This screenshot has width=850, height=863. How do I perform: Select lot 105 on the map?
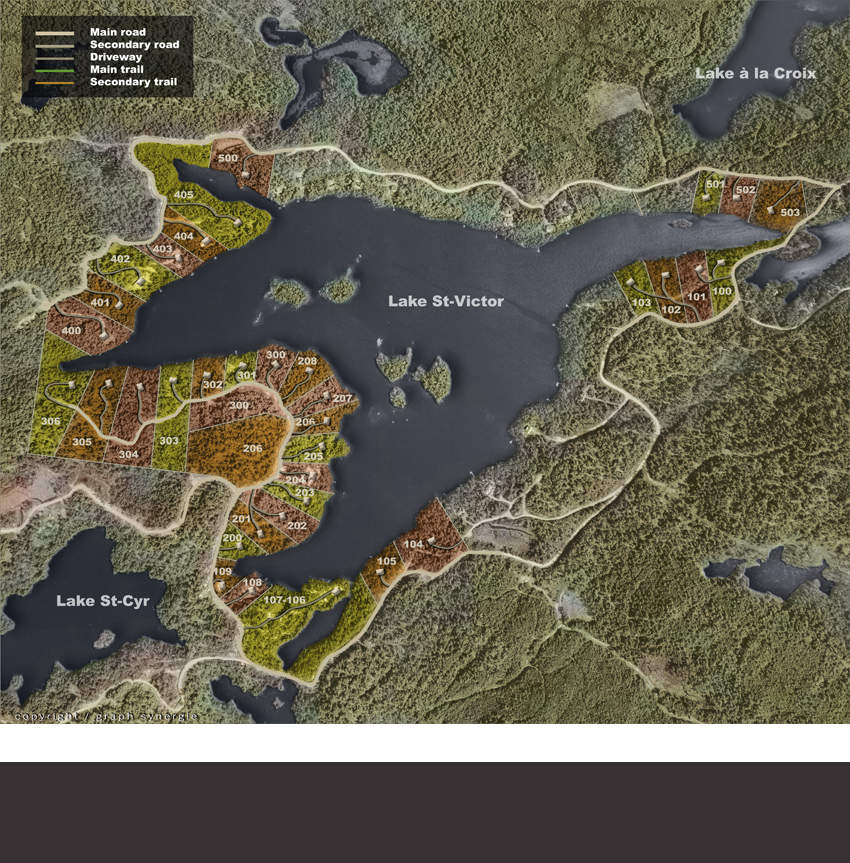point(386,562)
